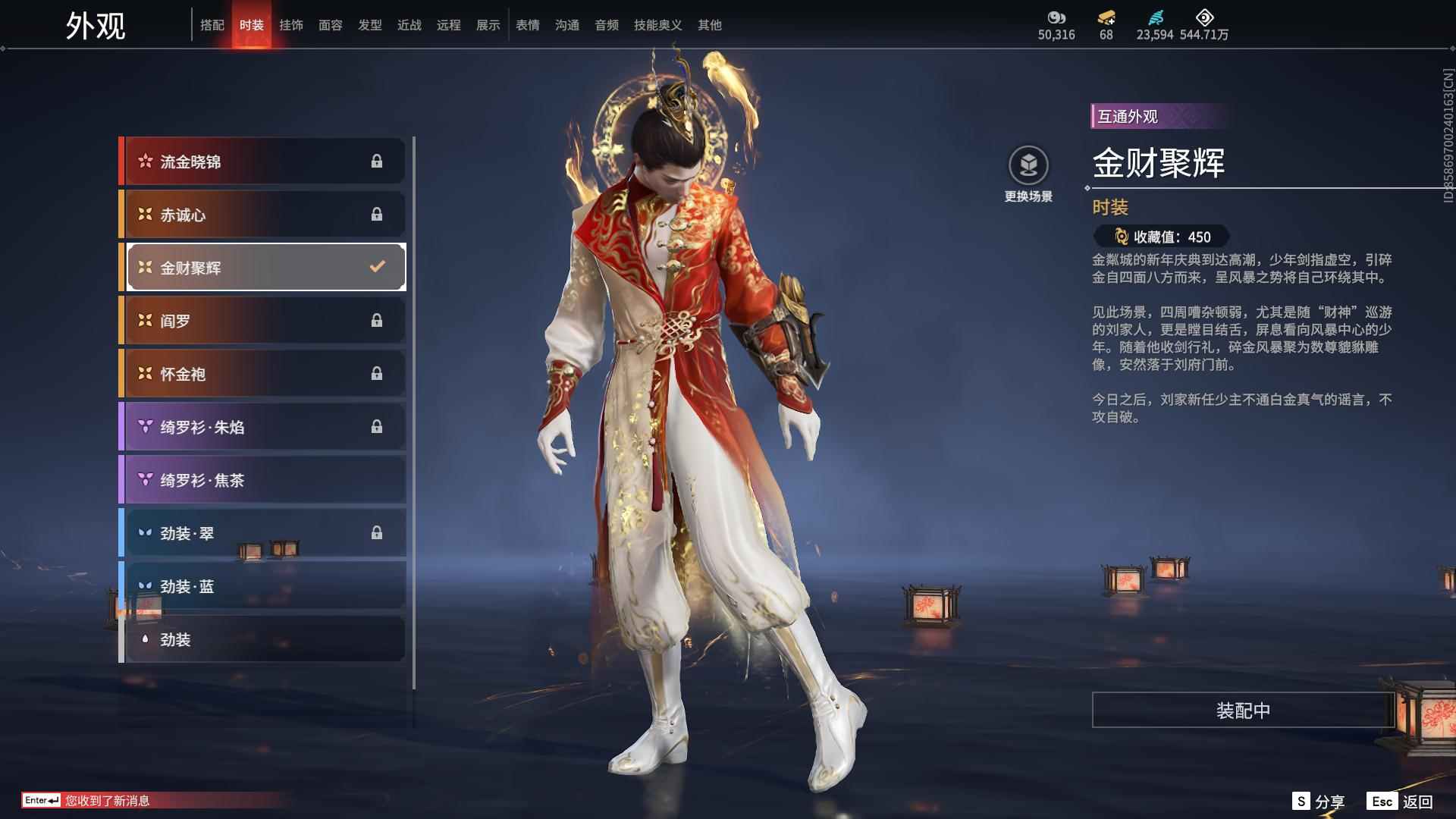点击「绮罗衫·朱焰」的锁图标
This screenshot has height=819, width=1456.
377,426
